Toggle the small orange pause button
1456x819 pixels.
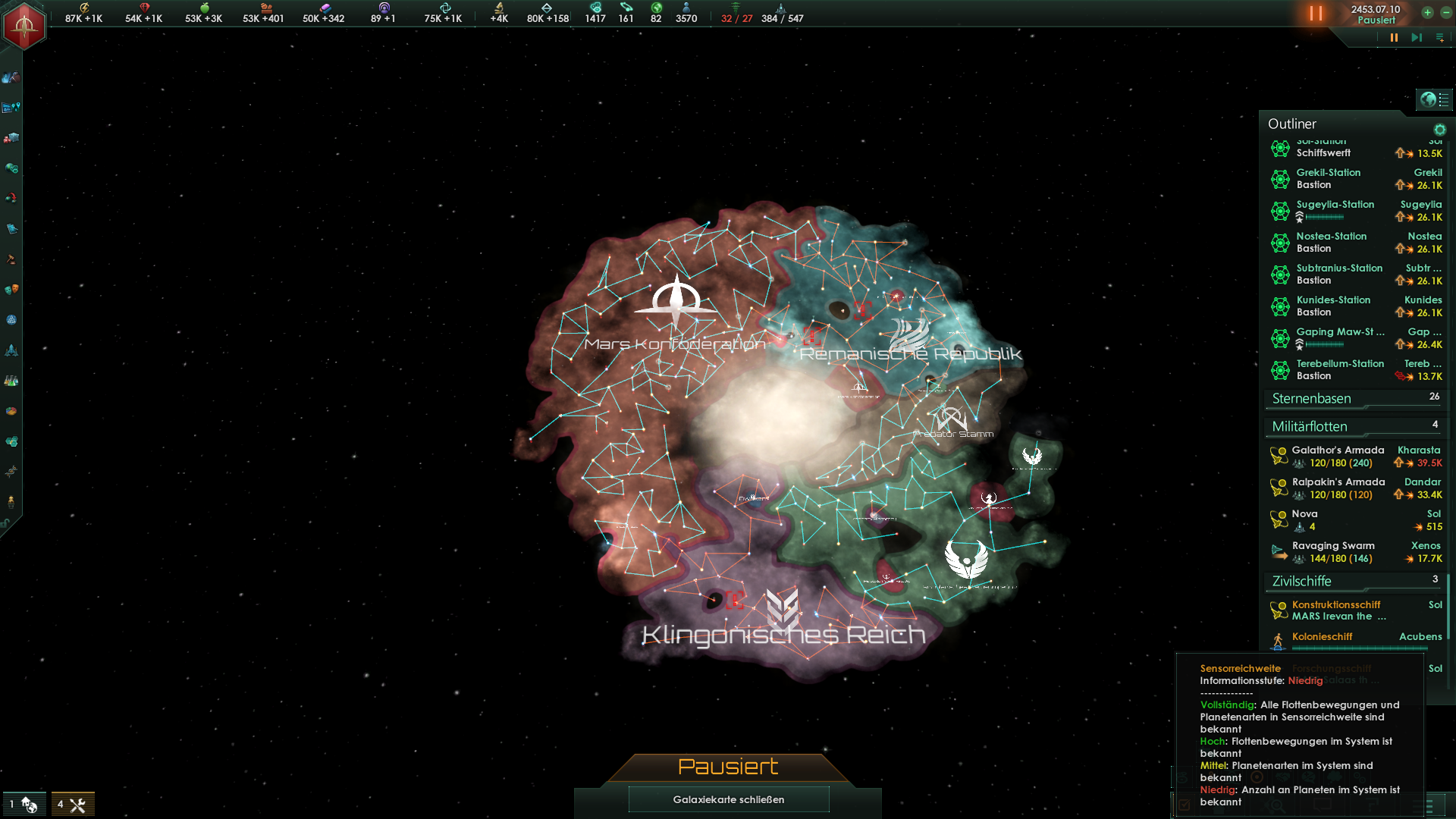tap(1394, 37)
